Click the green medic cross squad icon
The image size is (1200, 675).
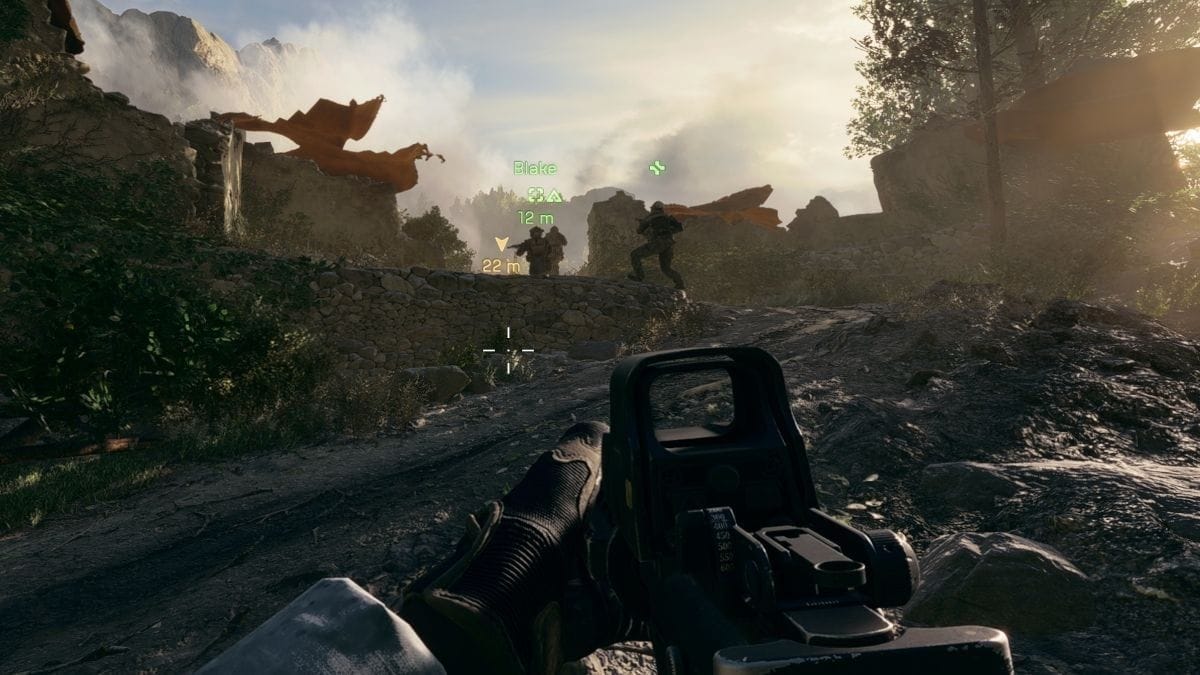point(657,167)
